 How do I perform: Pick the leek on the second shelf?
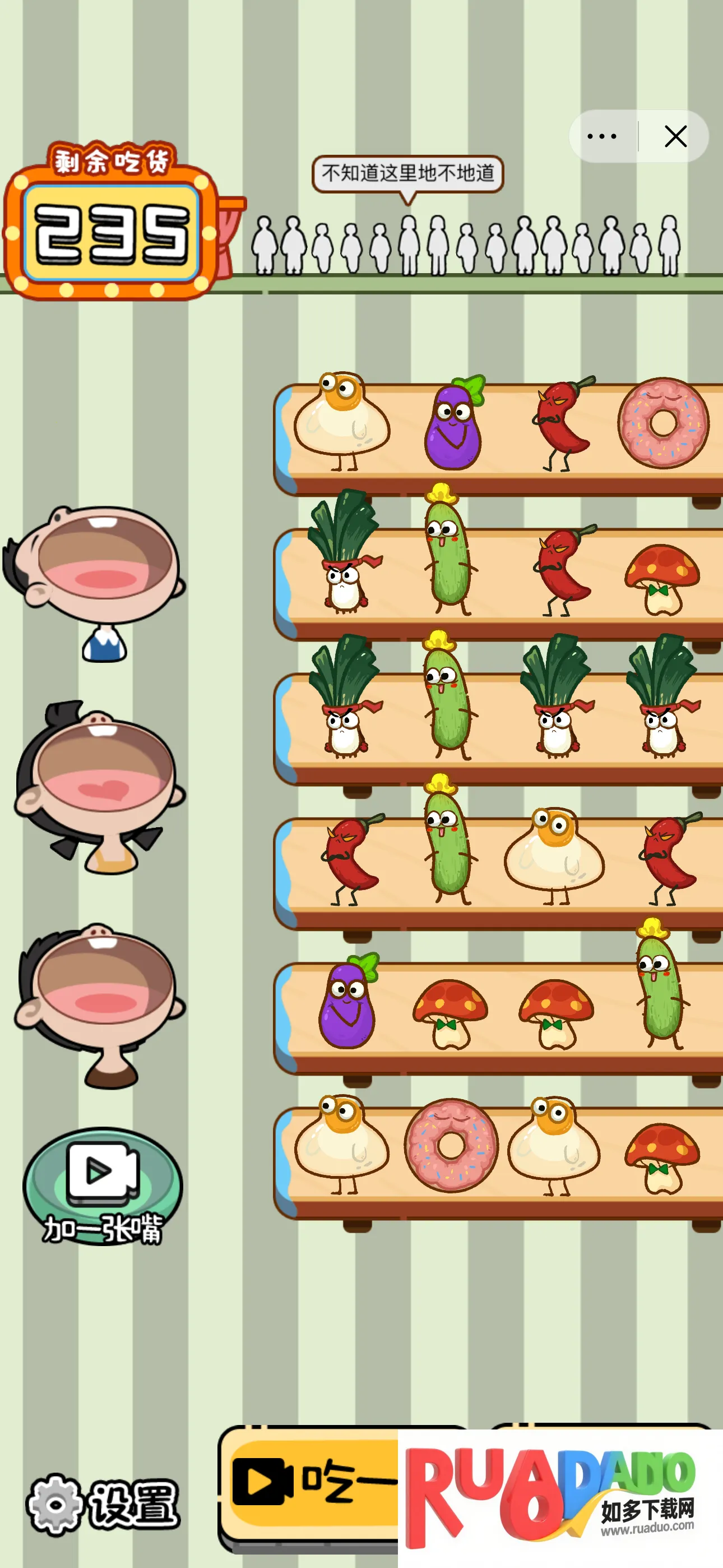tap(345, 554)
